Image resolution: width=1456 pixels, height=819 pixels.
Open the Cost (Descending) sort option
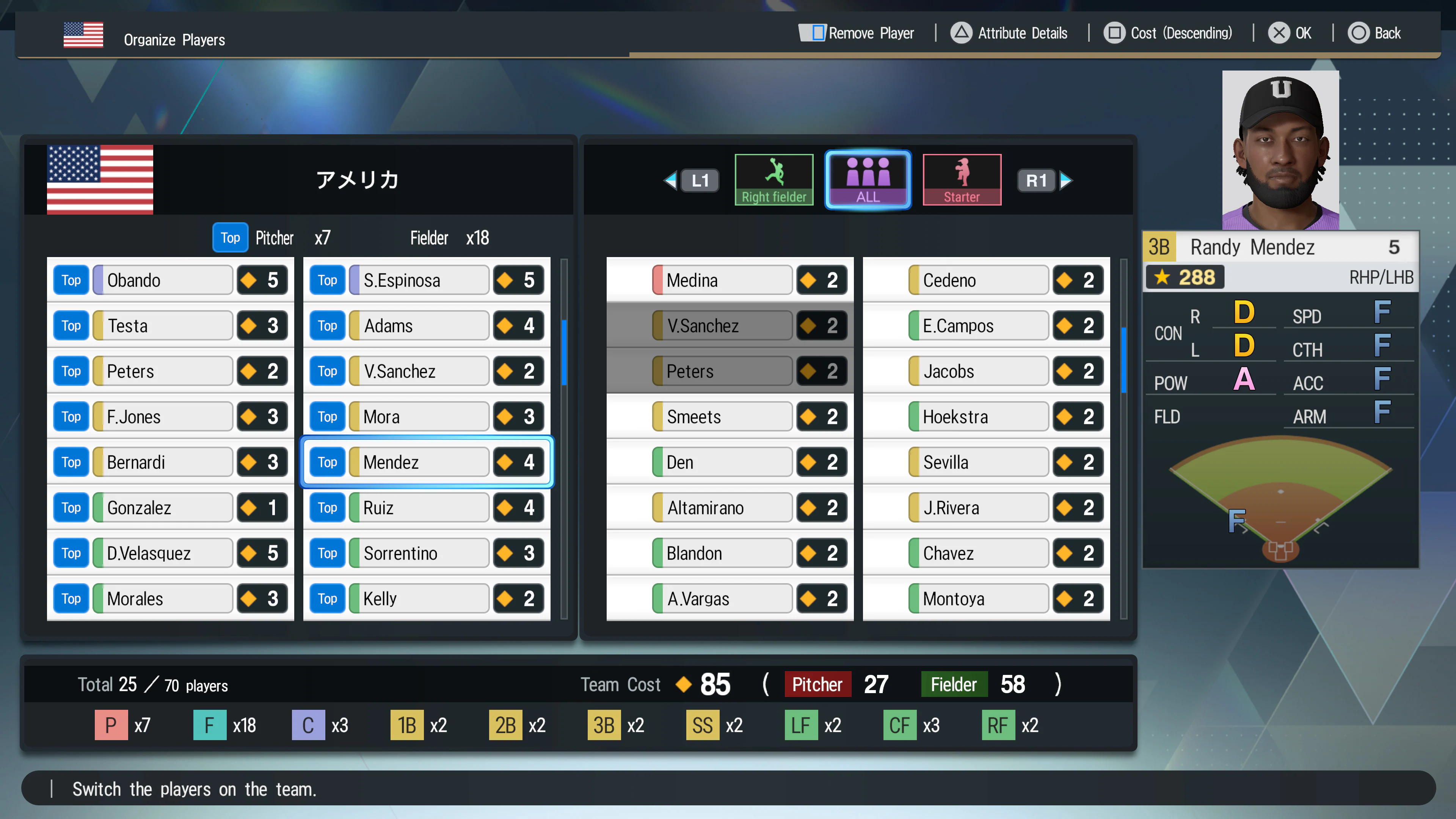[1168, 33]
